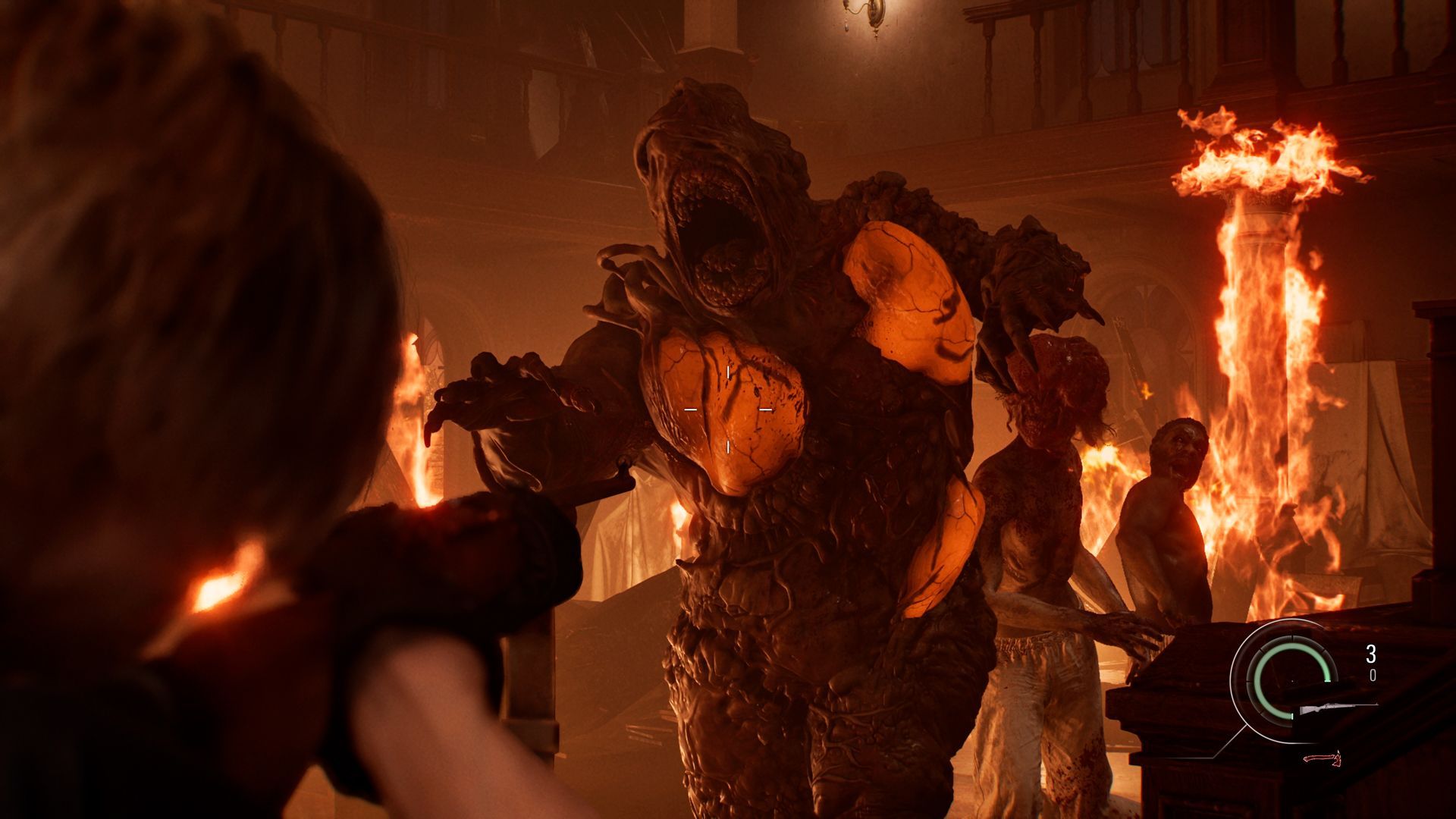
Task: Click the rifle silhouette next to the ammo count
Action: [x=1335, y=707]
